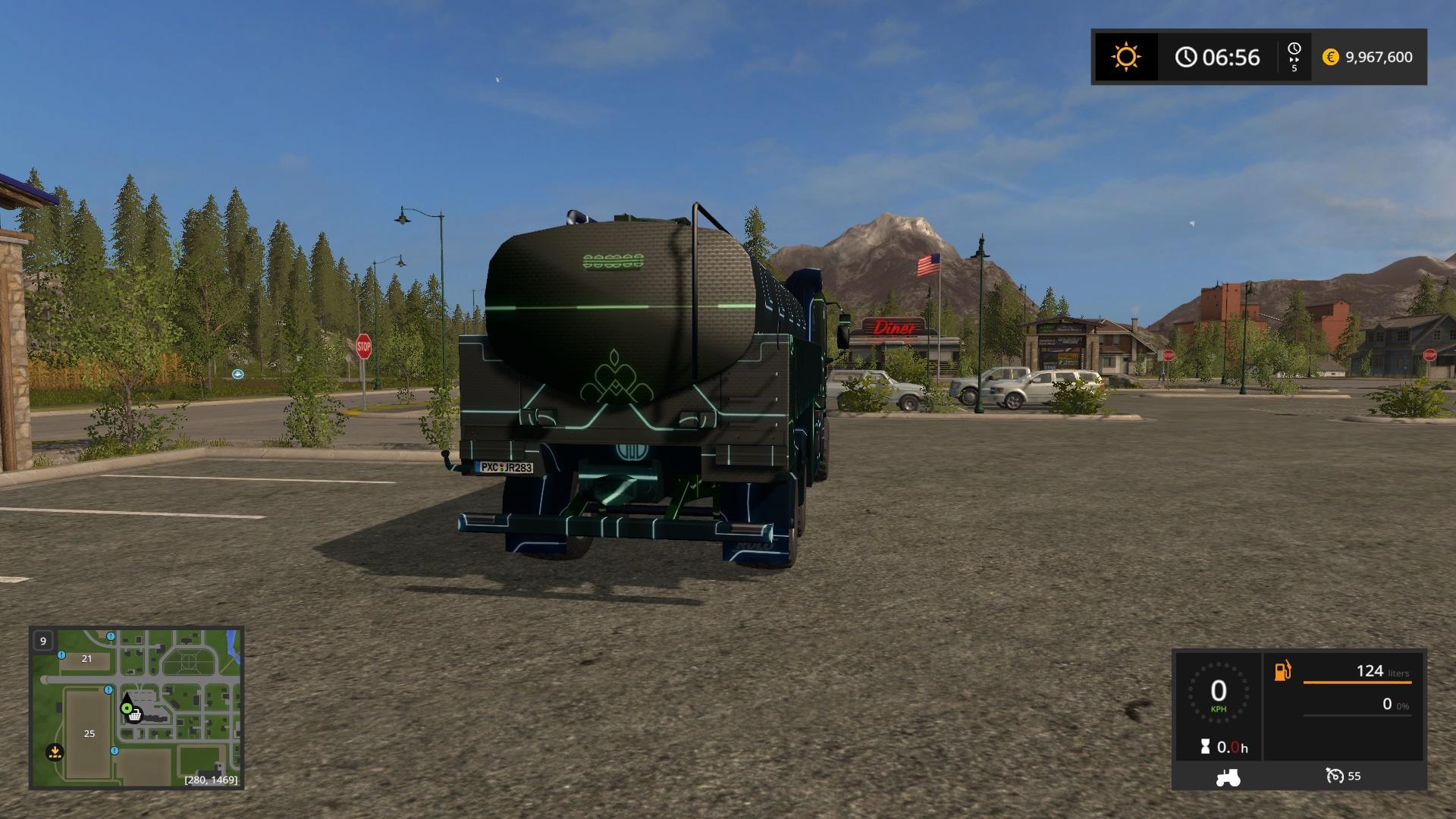Image resolution: width=1456 pixels, height=819 pixels.
Task: Select the yellow unloading point marker on minimap
Action: point(54,752)
